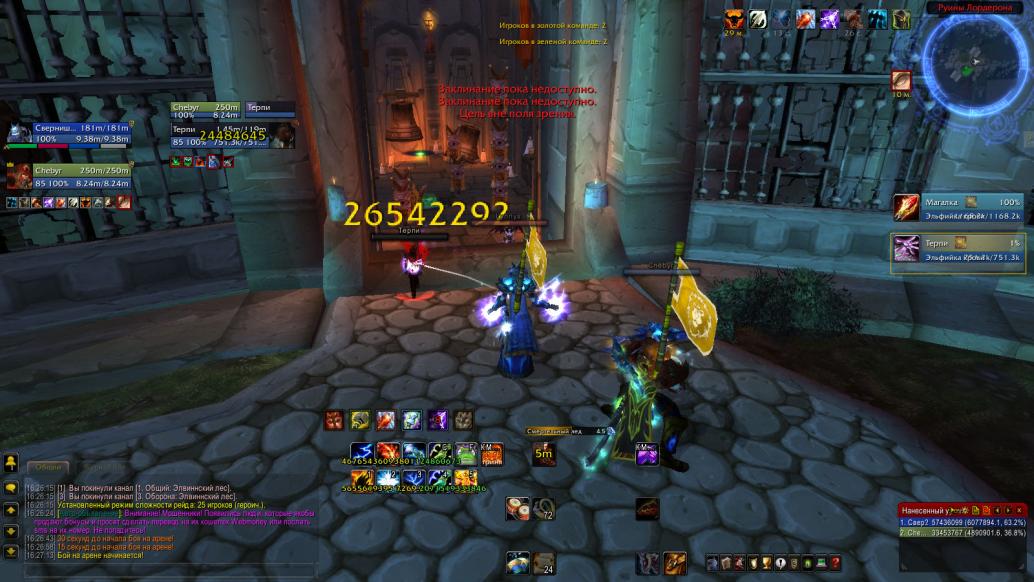Switch to the Общий chat tab

click(x=48, y=466)
